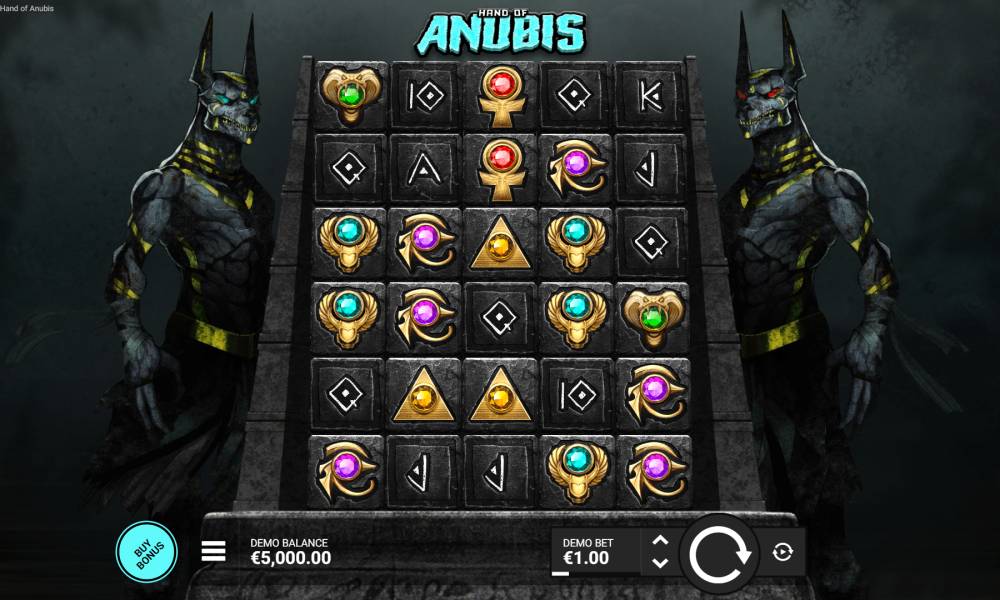Open the hamburger menu
This screenshot has width=1000, height=600.
coord(214,551)
